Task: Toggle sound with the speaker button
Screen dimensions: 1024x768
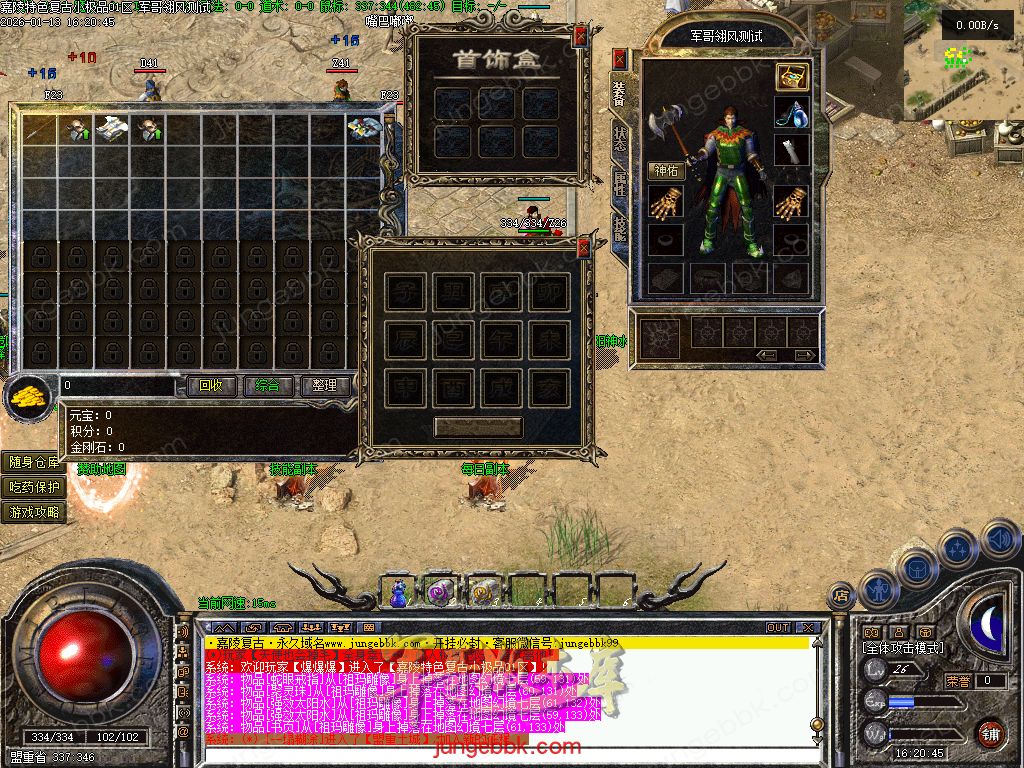Action: click(1000, 539)
